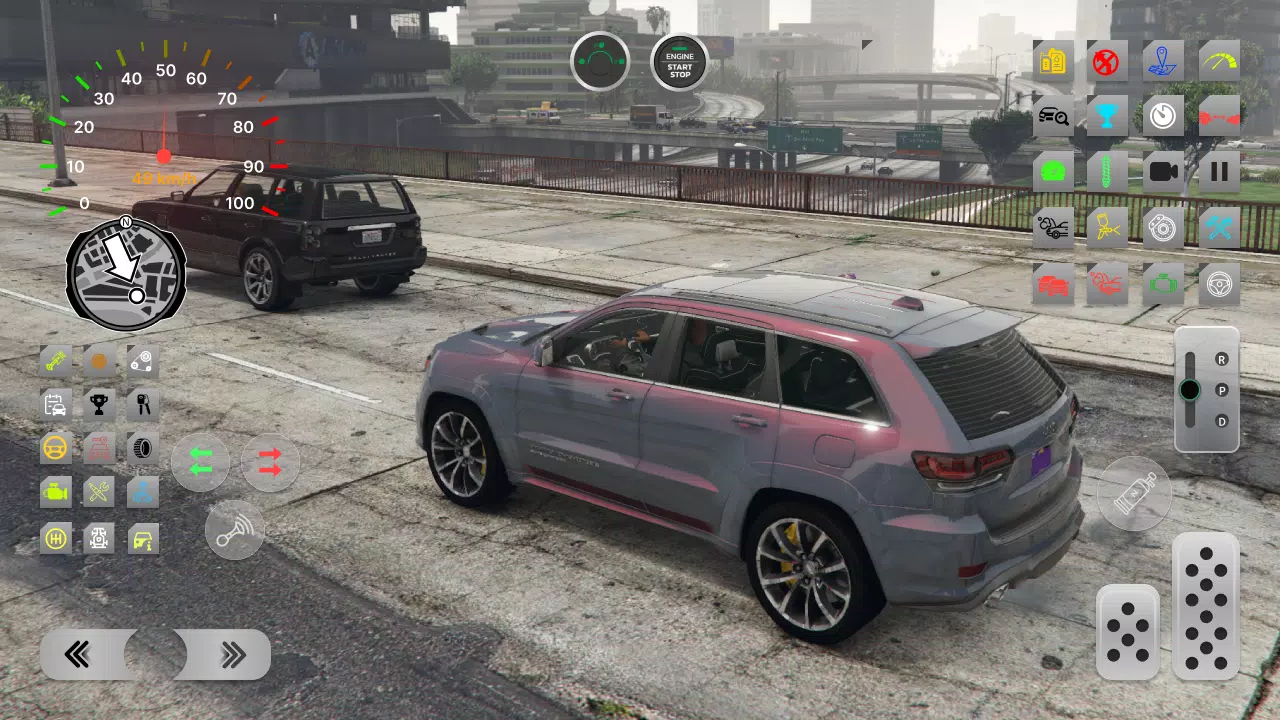Enable the right turn signal
The width and height of the screenshot is (1280, 720).
(x=270, y=462)
